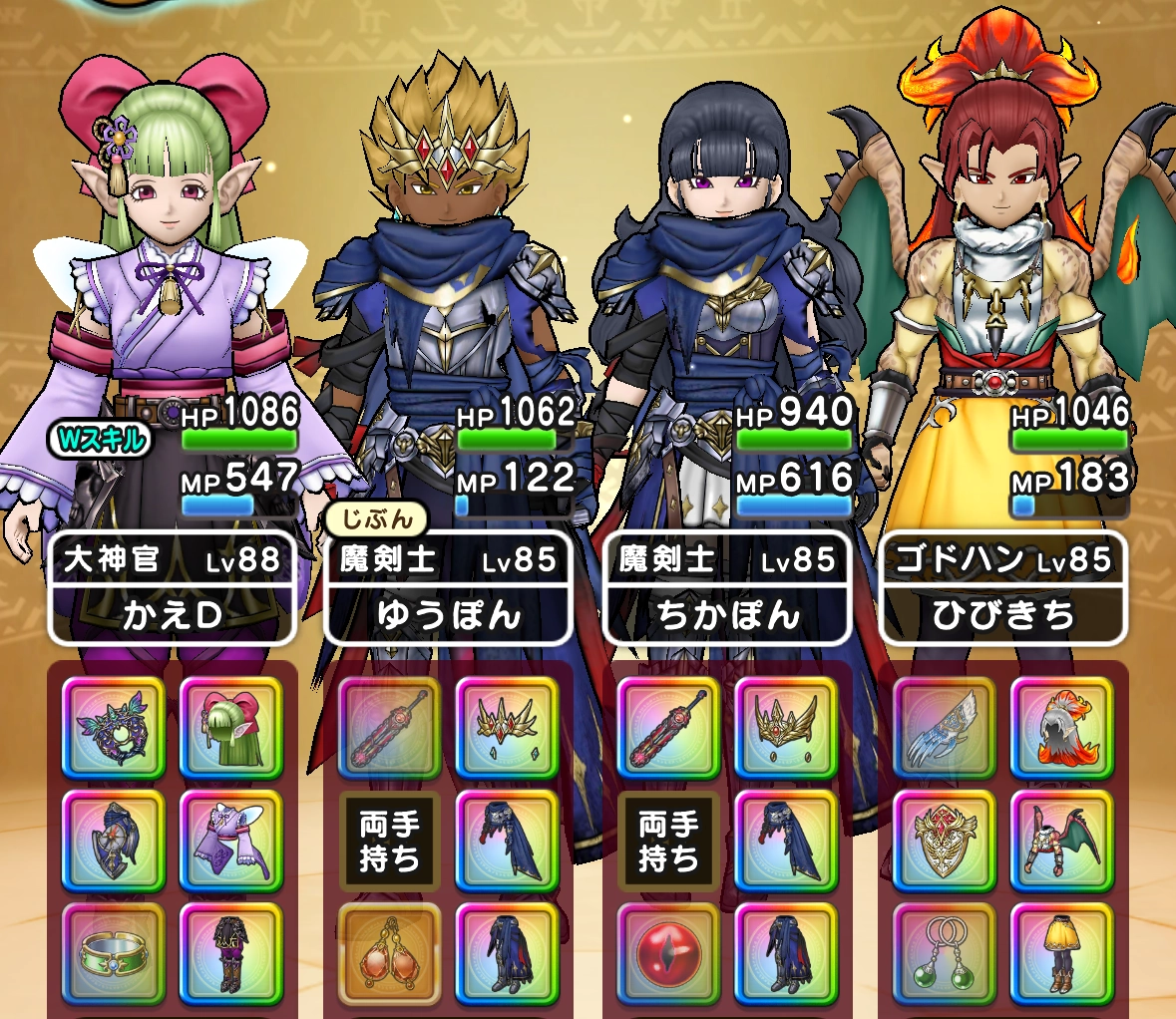
Task: Inspect かえD's green wig with pink ribbon
Action: (230, 729)
